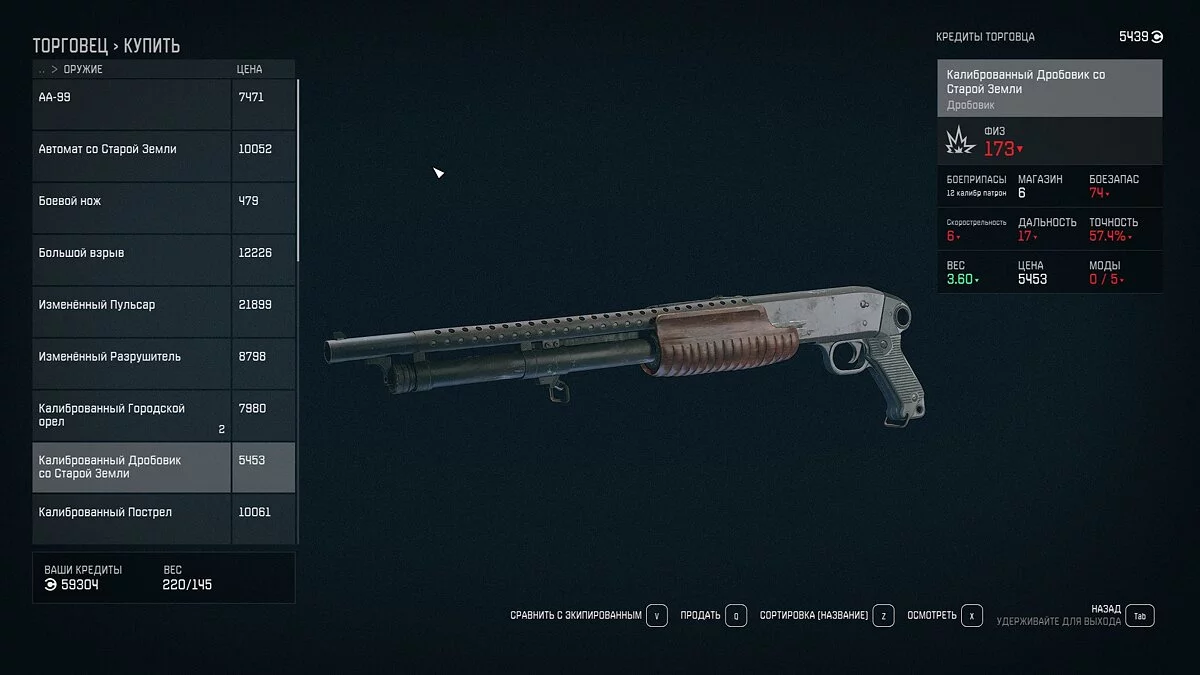Viewport: 1200px width, 675px height.
Task: Select the Боевой нож item
Action: click(x=133, y=202)
